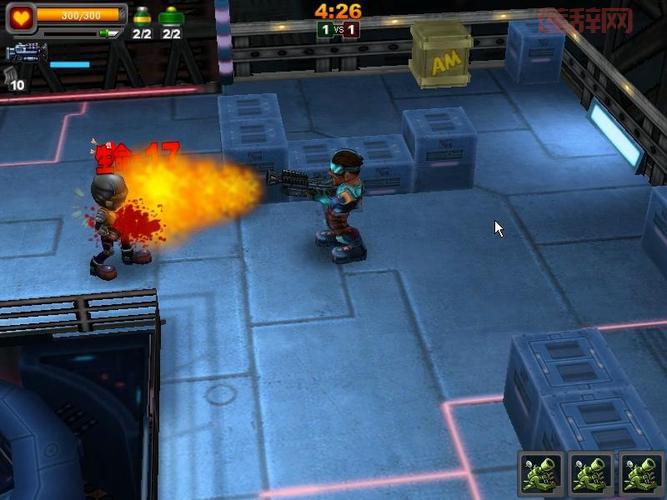This screenshot has height=500, width=667.
Task: Click the orange heart health icon
Action: click(x=20, y=16)
